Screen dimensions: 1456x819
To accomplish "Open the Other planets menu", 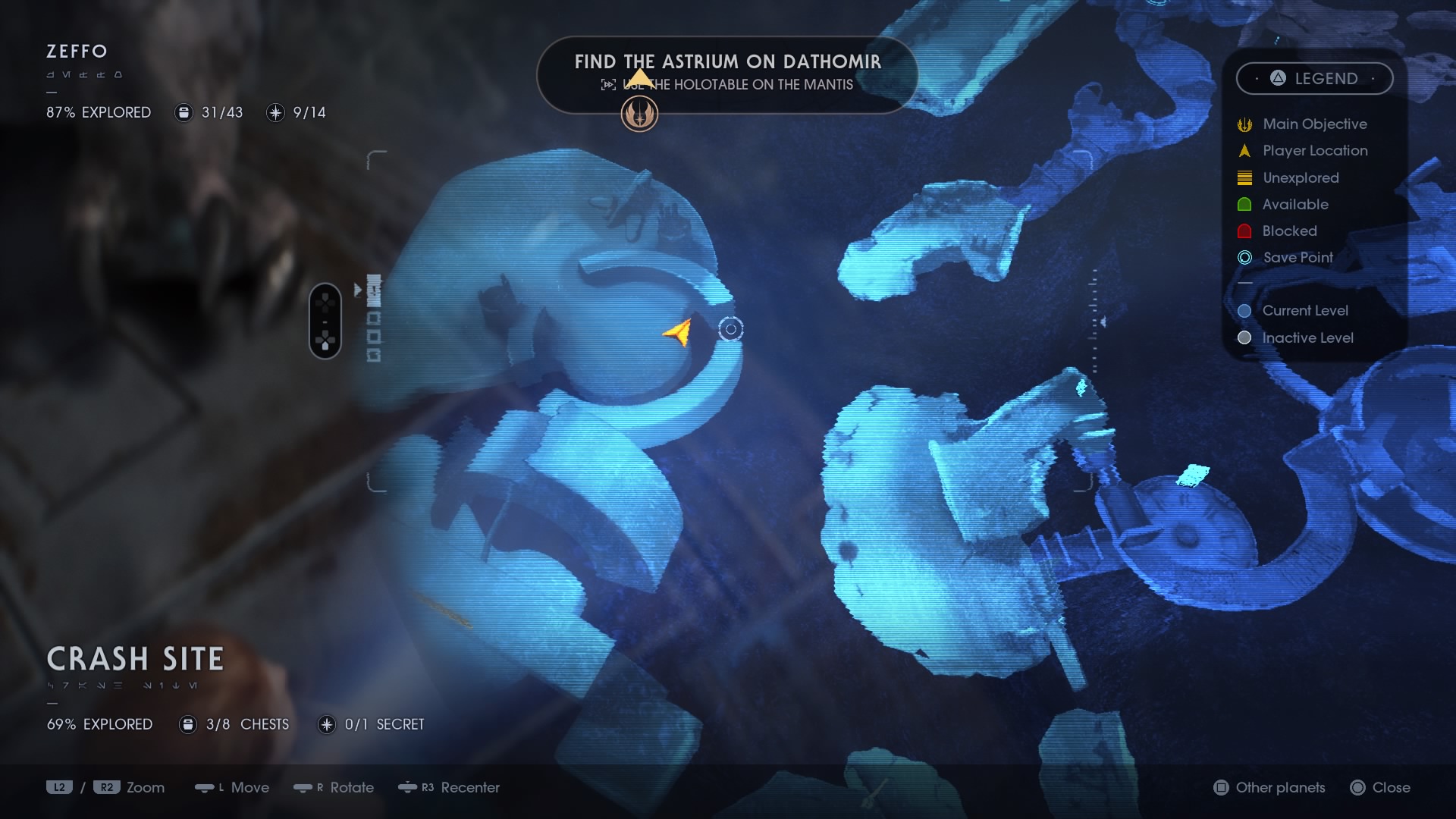I will [x=1269, y=788].
